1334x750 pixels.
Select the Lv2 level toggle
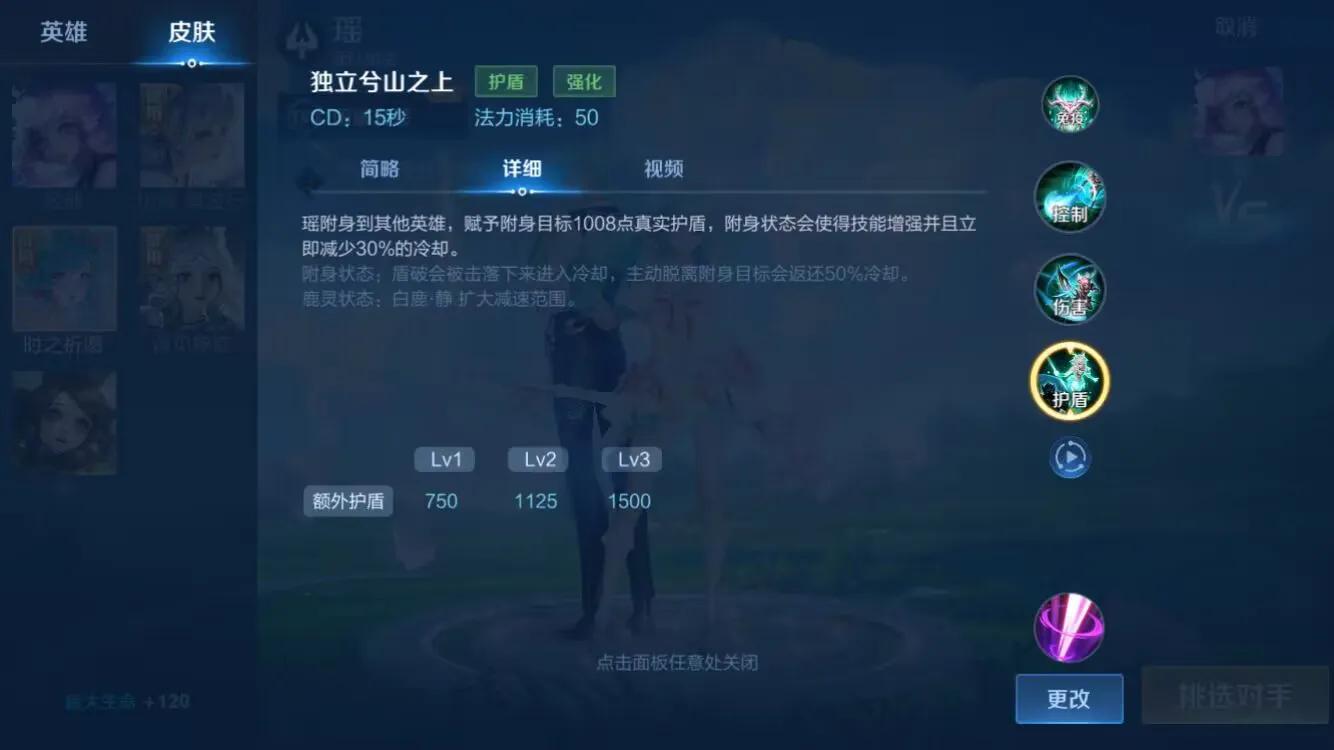point(537,459)
